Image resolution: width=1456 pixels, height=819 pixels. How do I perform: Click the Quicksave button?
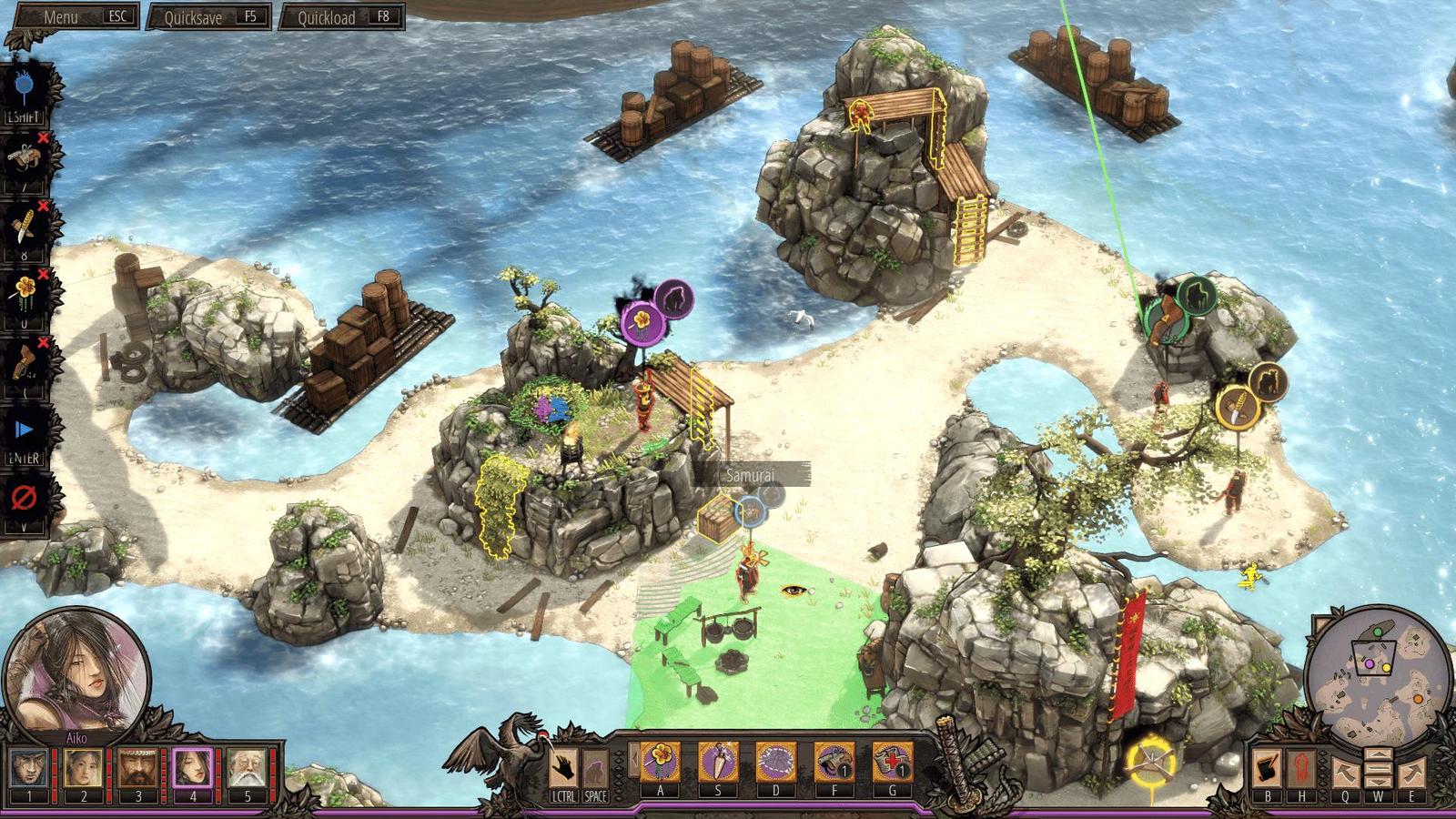[208, 16]
